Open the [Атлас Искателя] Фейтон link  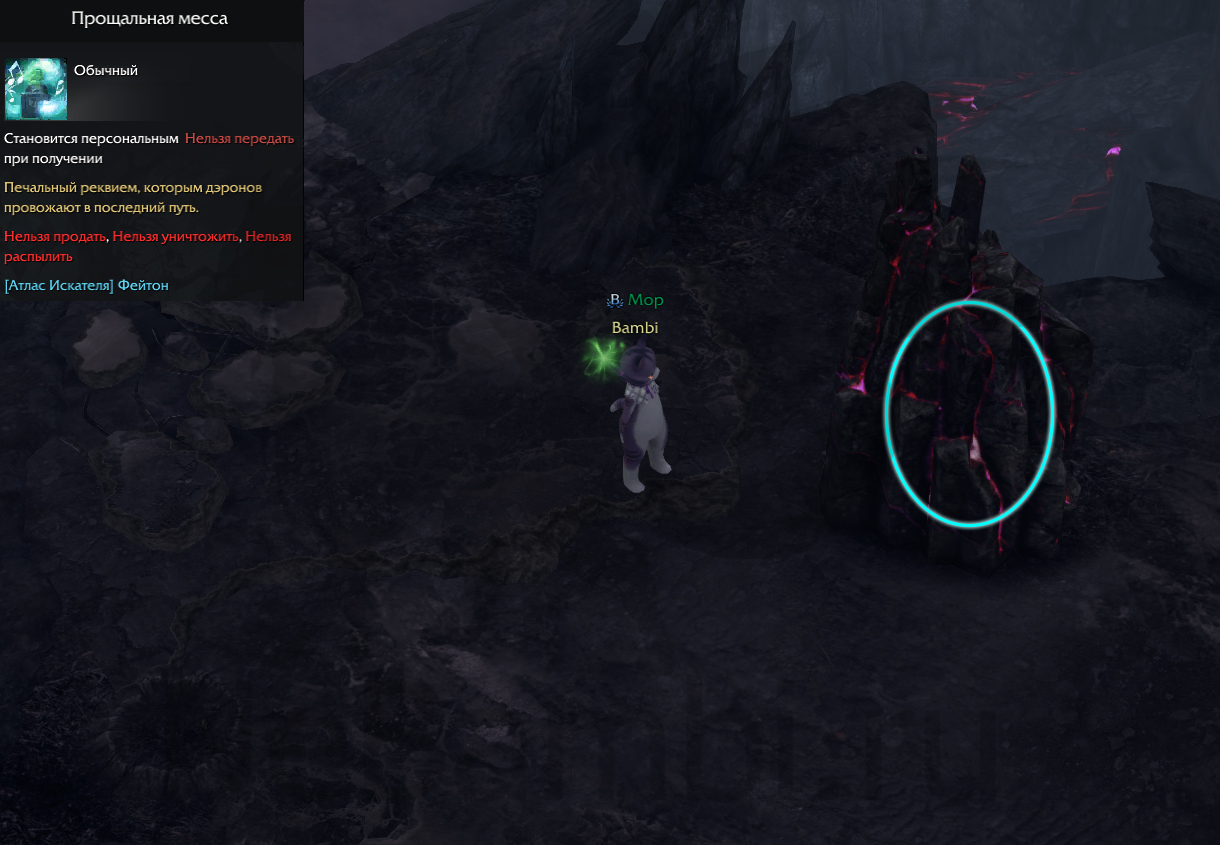point(87,286)
